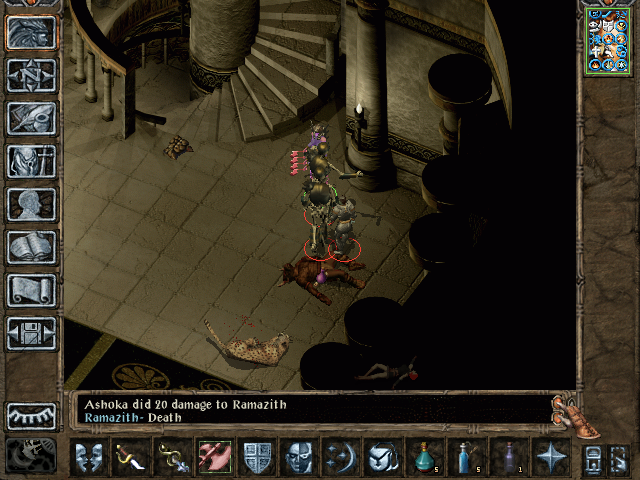
Task: Open the star special abilities button
Action: 551,457
